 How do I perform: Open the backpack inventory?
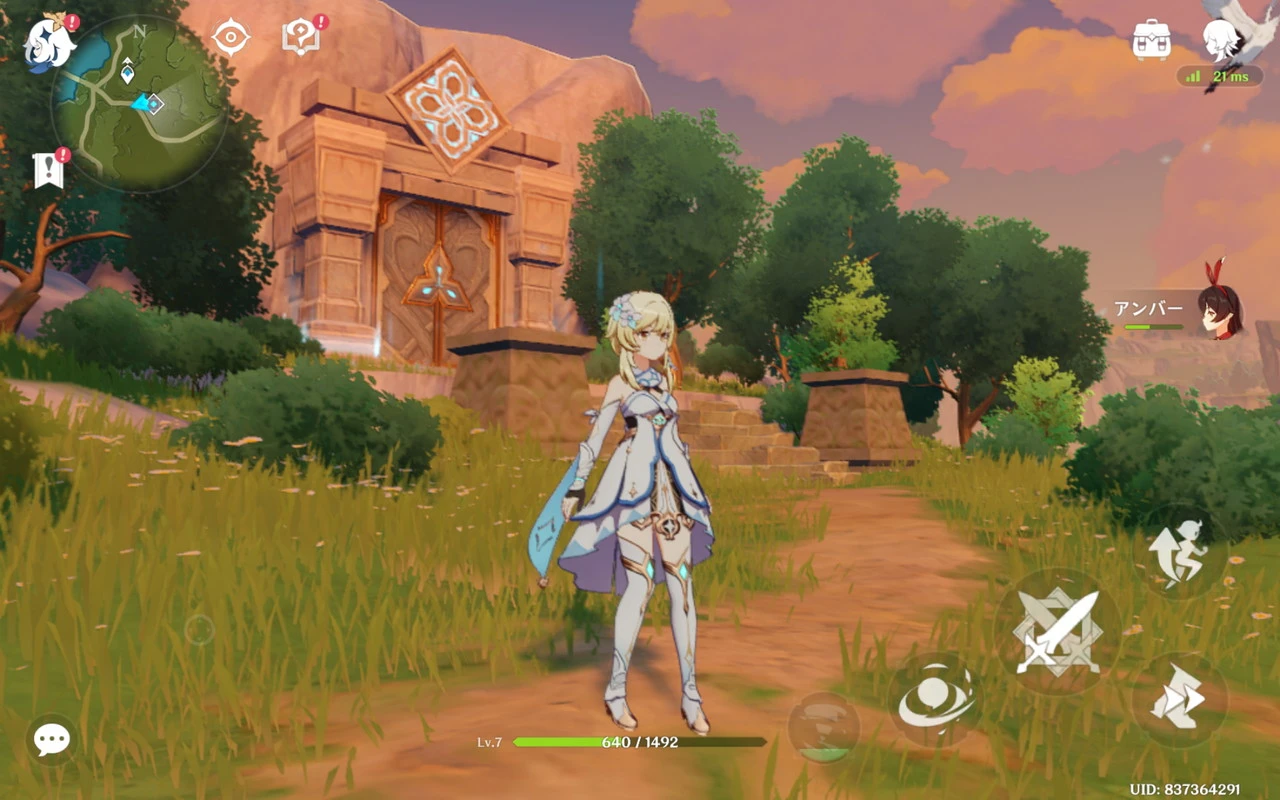point(1151,40)
